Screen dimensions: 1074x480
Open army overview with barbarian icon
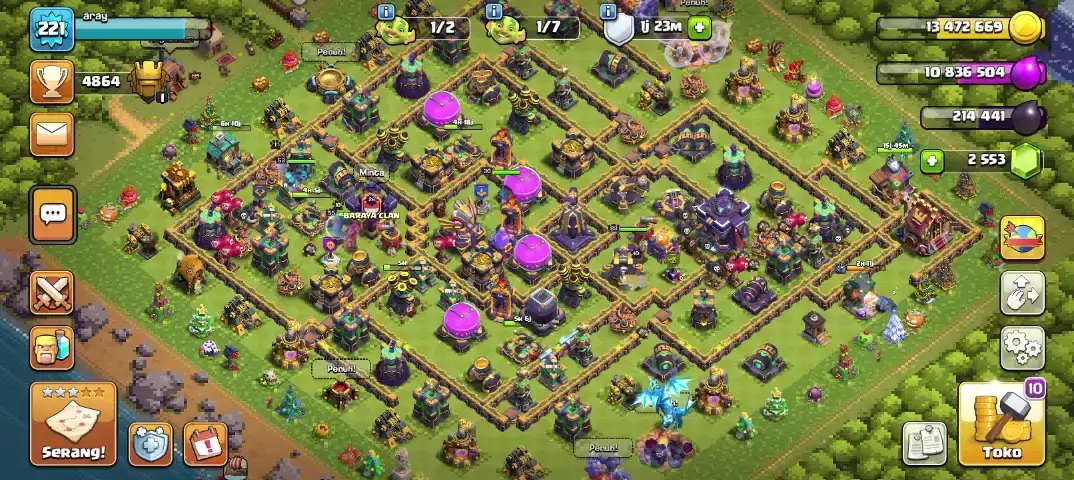[52, 347]
